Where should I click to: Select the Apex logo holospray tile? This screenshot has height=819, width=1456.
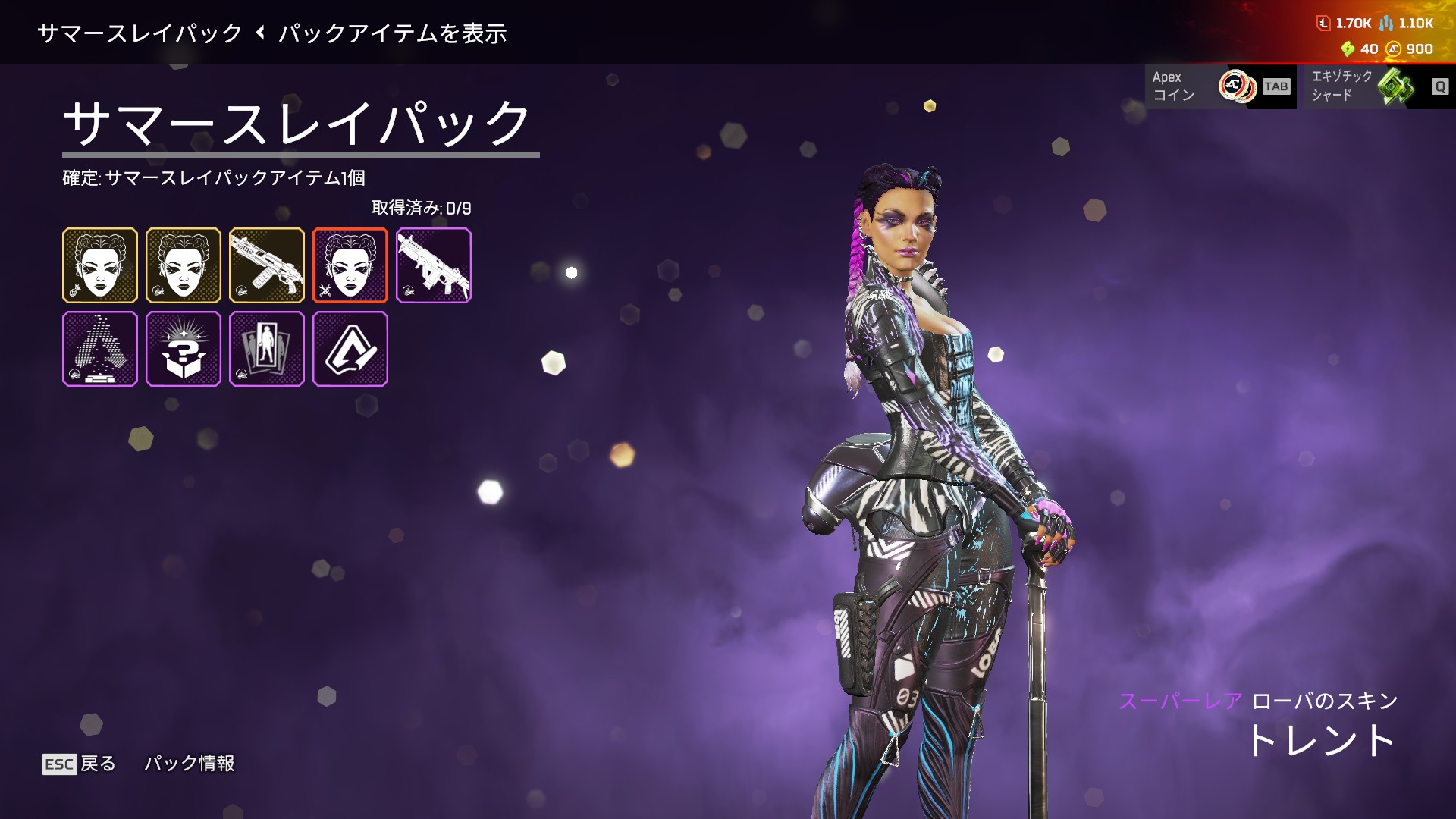(x=100, y=349)
